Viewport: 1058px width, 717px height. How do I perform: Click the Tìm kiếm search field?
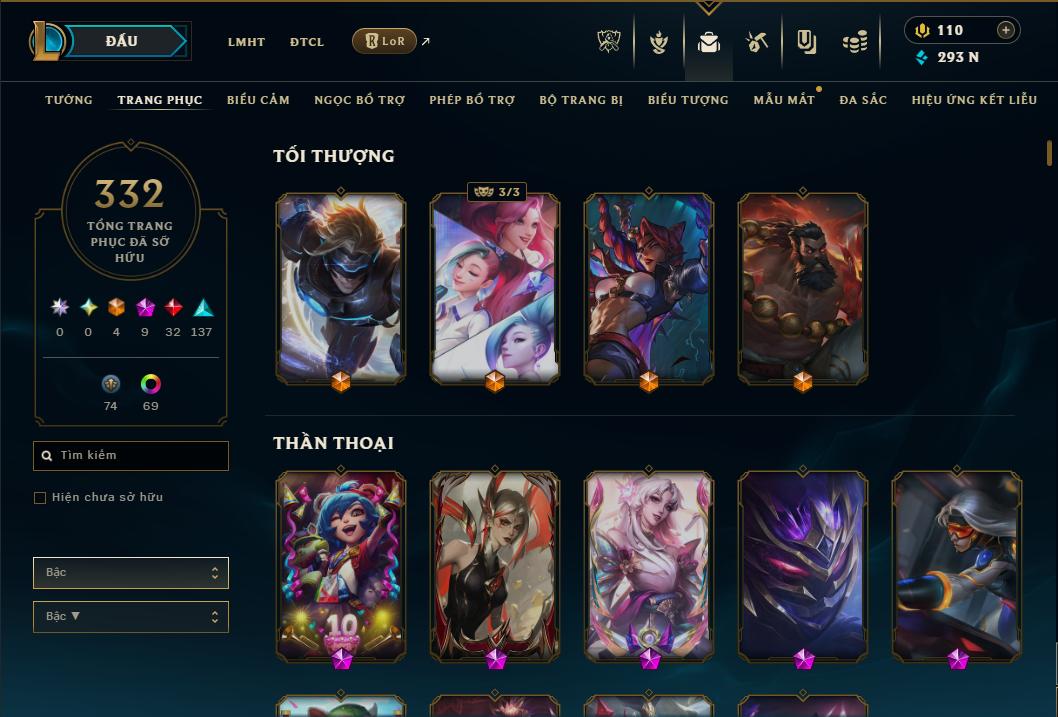click(131, 456)
